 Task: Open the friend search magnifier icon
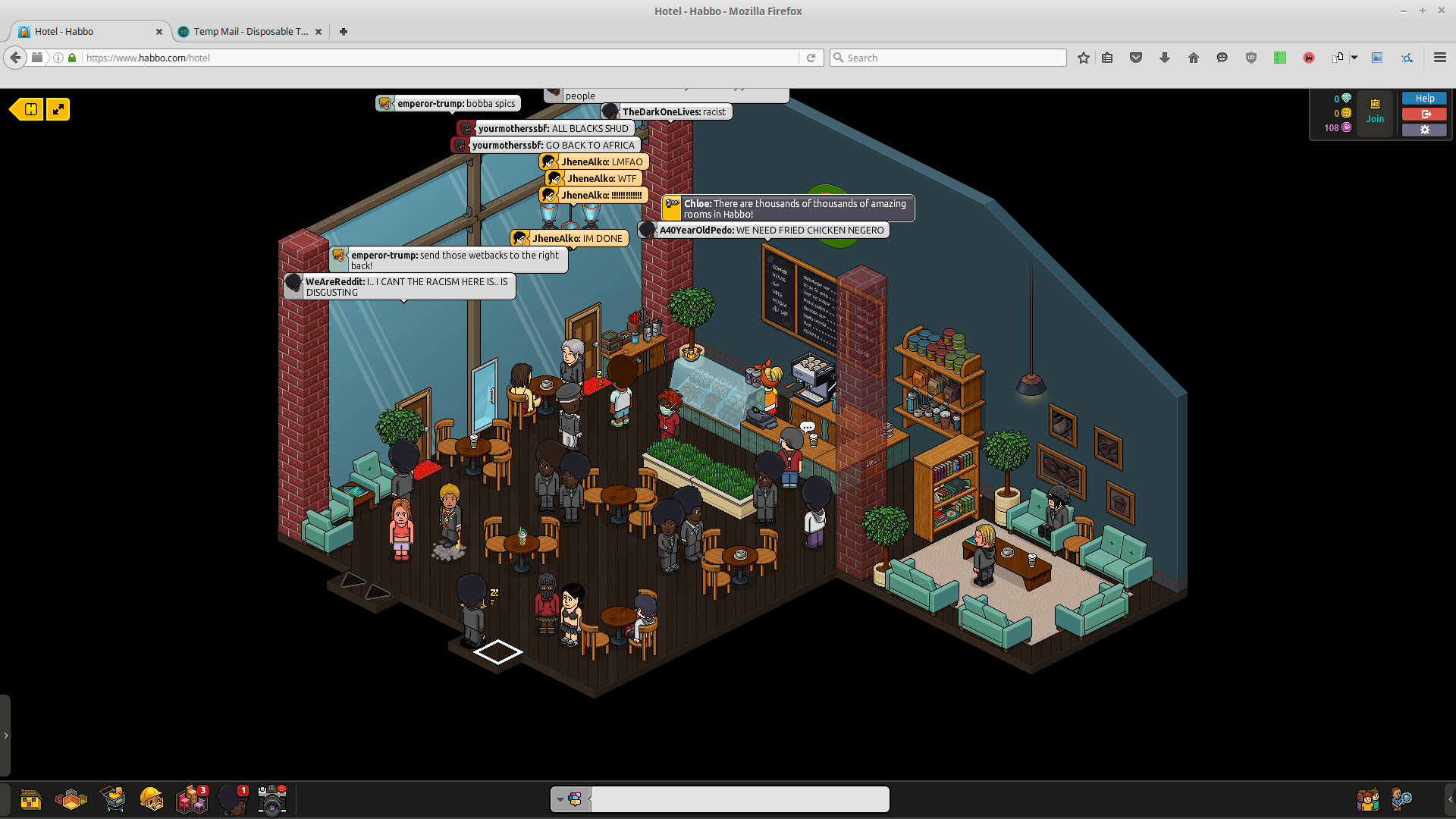click(1401, 799)
